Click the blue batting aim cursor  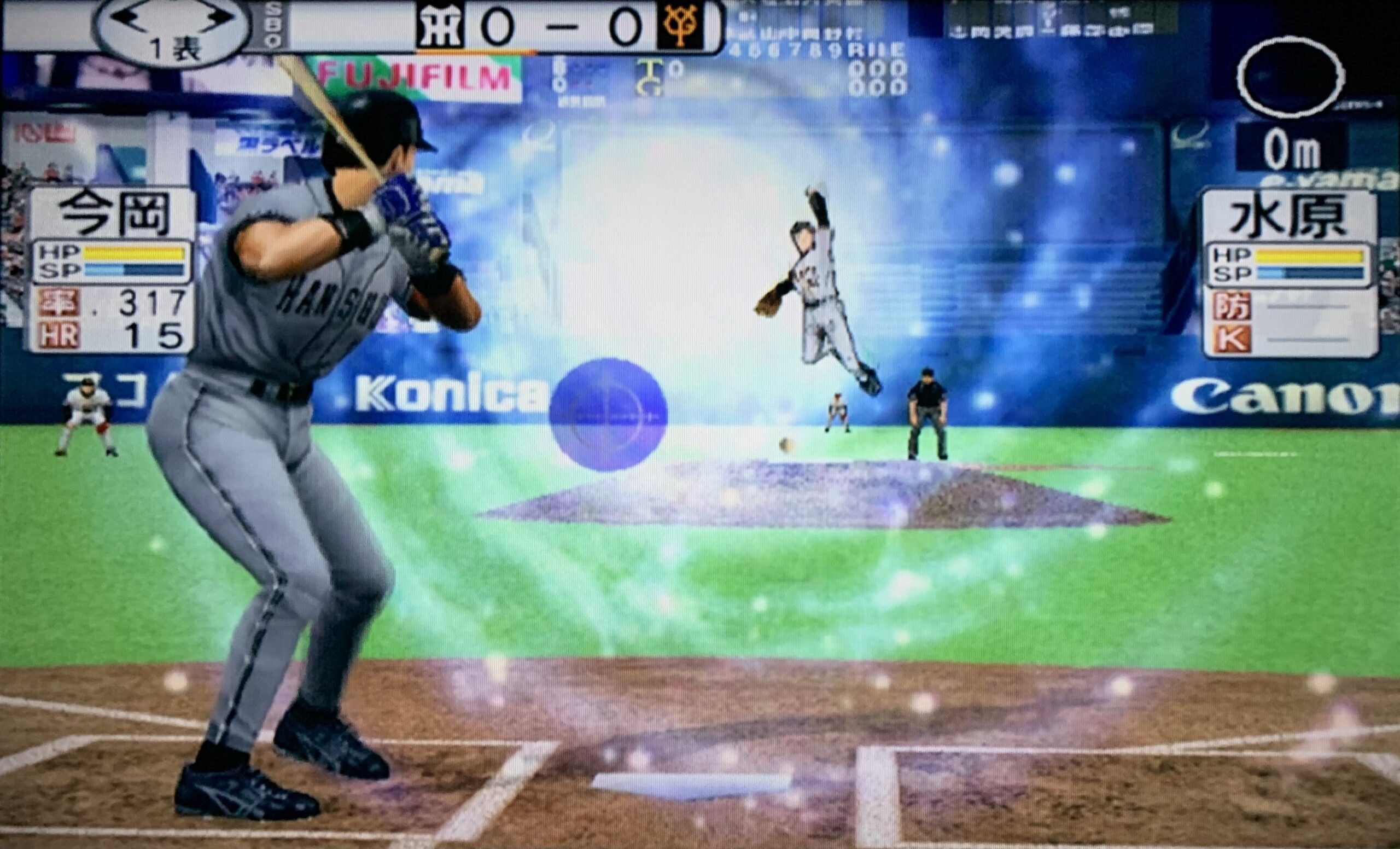tap(608, 414)
